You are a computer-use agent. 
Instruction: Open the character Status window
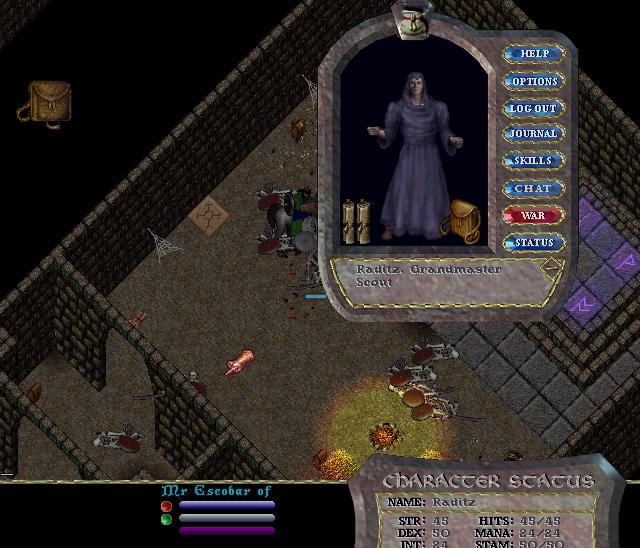tap(534, 242)
